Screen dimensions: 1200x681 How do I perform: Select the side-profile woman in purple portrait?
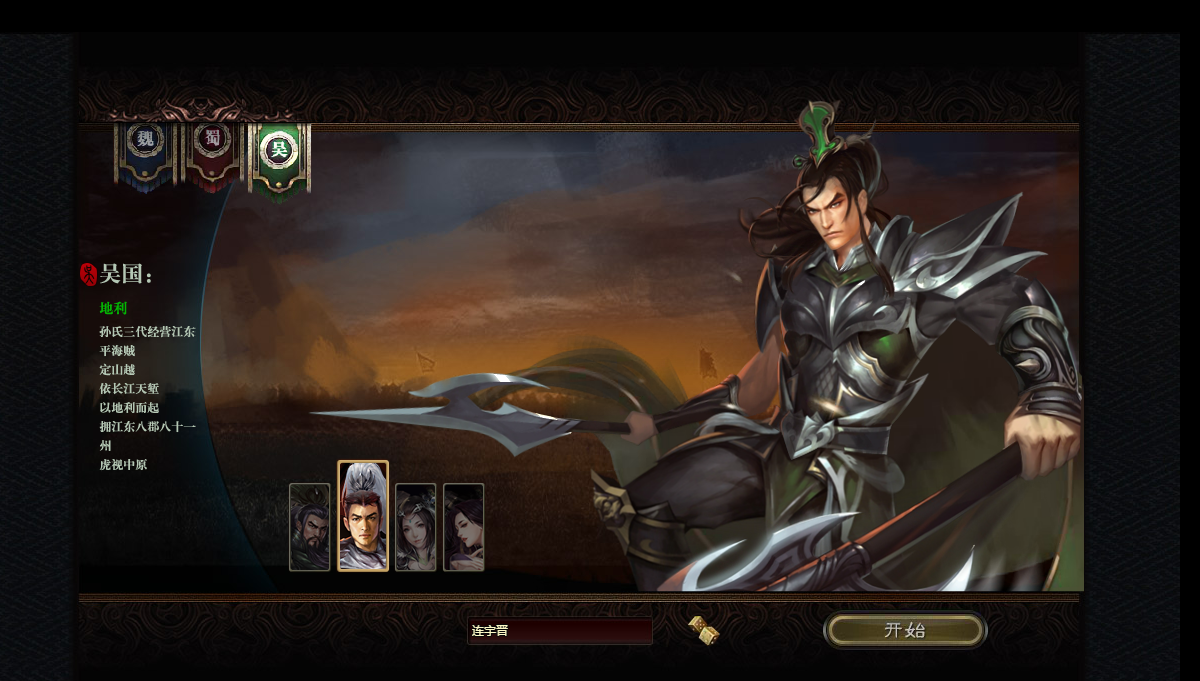[x=463, y=527]
